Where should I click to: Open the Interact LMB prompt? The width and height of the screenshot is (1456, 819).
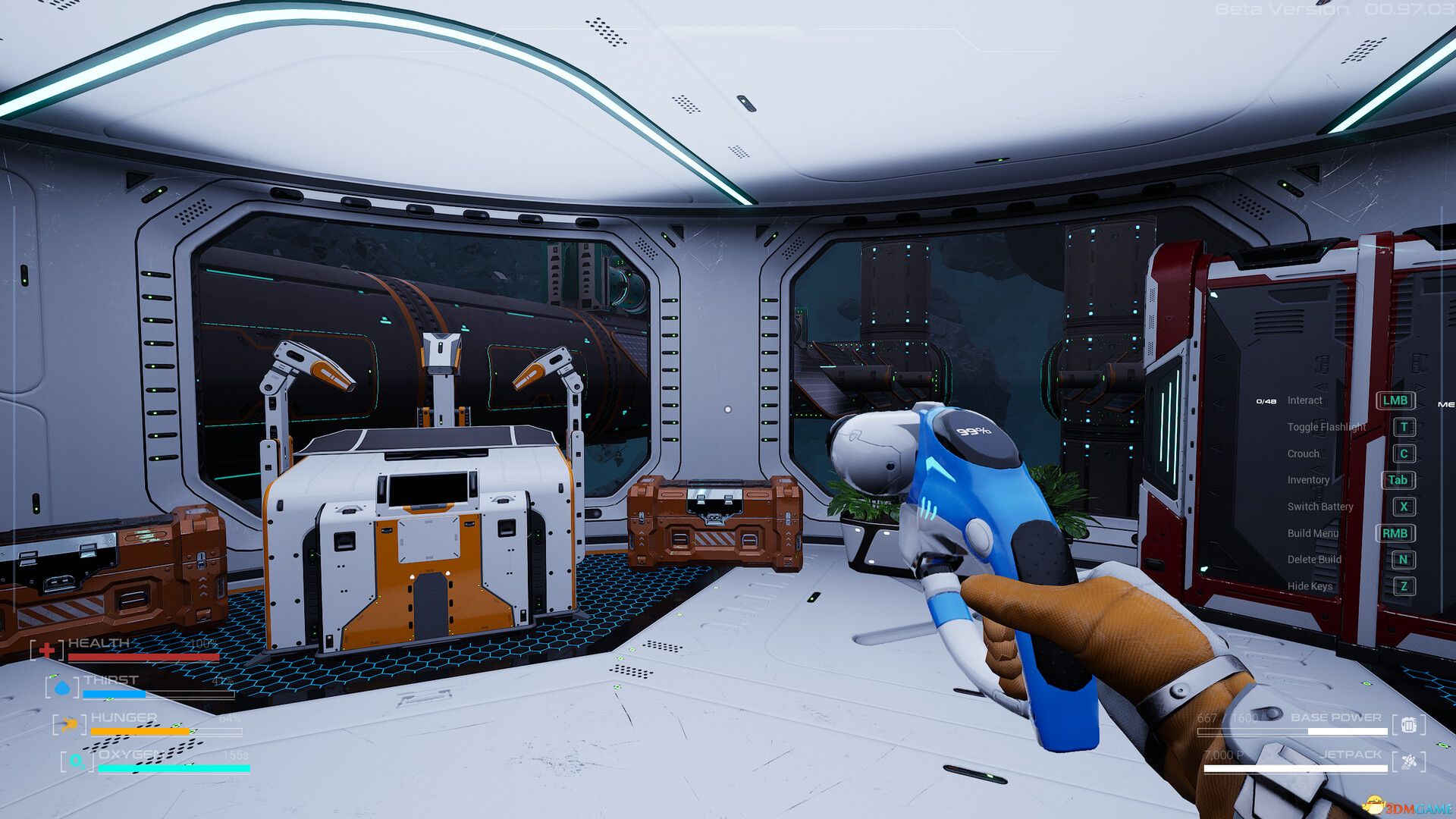(x=1396, y=400)
